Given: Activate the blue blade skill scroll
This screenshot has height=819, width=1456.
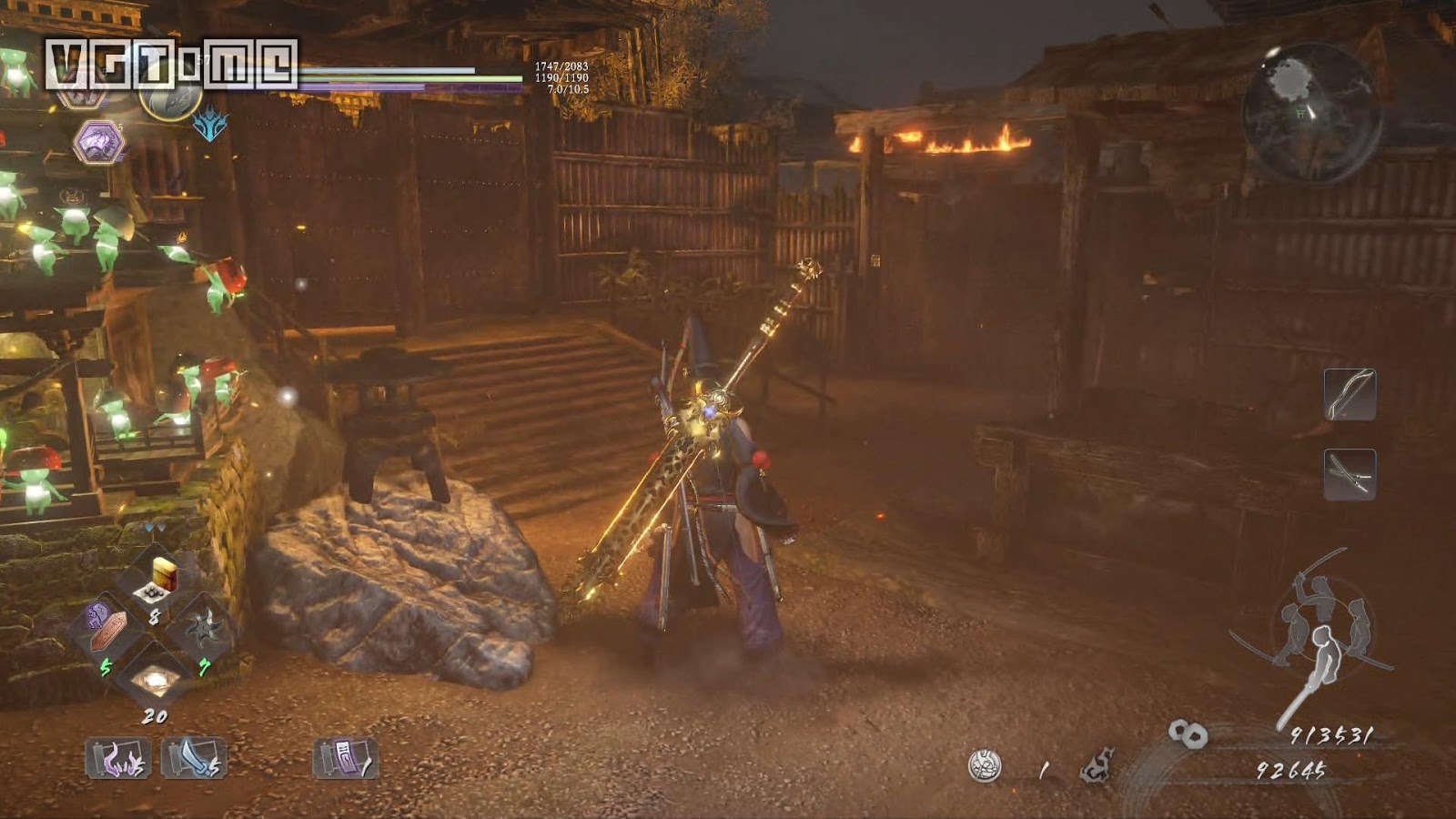Looking at the screenshot, I should coord(193,757).
